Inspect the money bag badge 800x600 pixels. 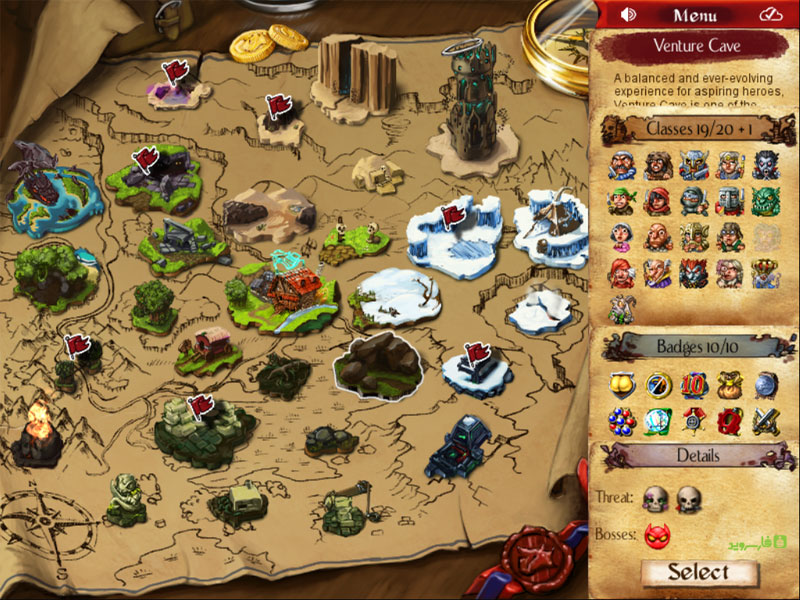coord(729,385)
